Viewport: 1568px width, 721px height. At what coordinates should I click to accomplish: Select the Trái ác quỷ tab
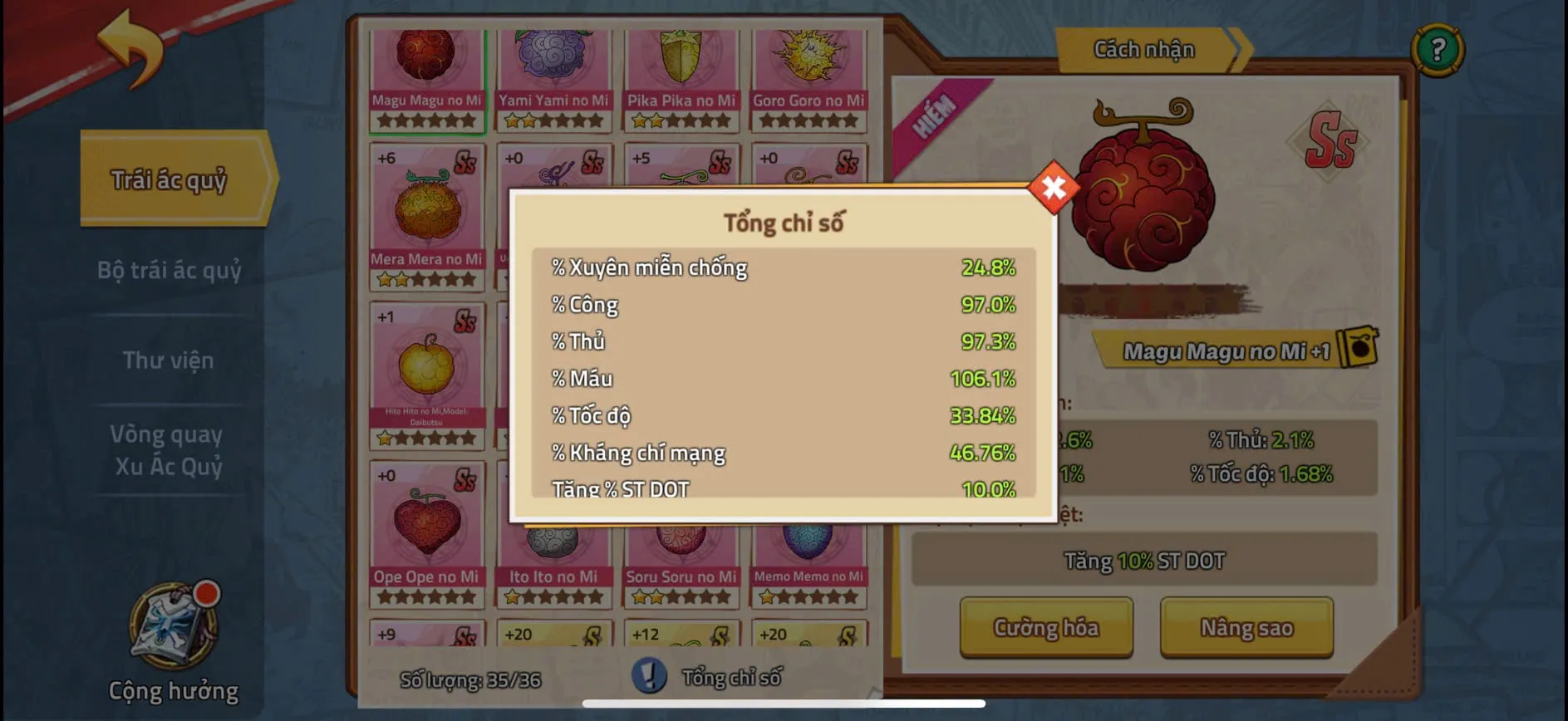[170, 178]
